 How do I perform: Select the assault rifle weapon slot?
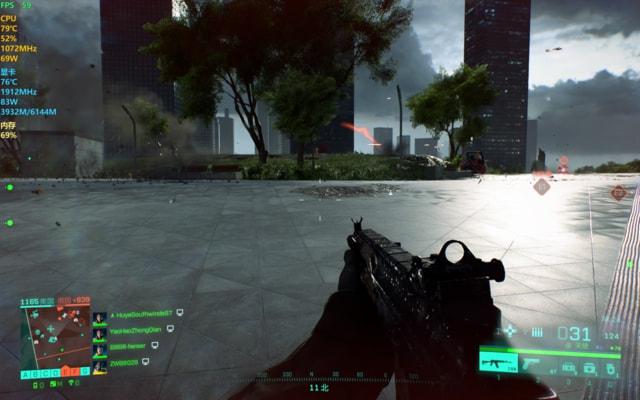pos(497,360)
